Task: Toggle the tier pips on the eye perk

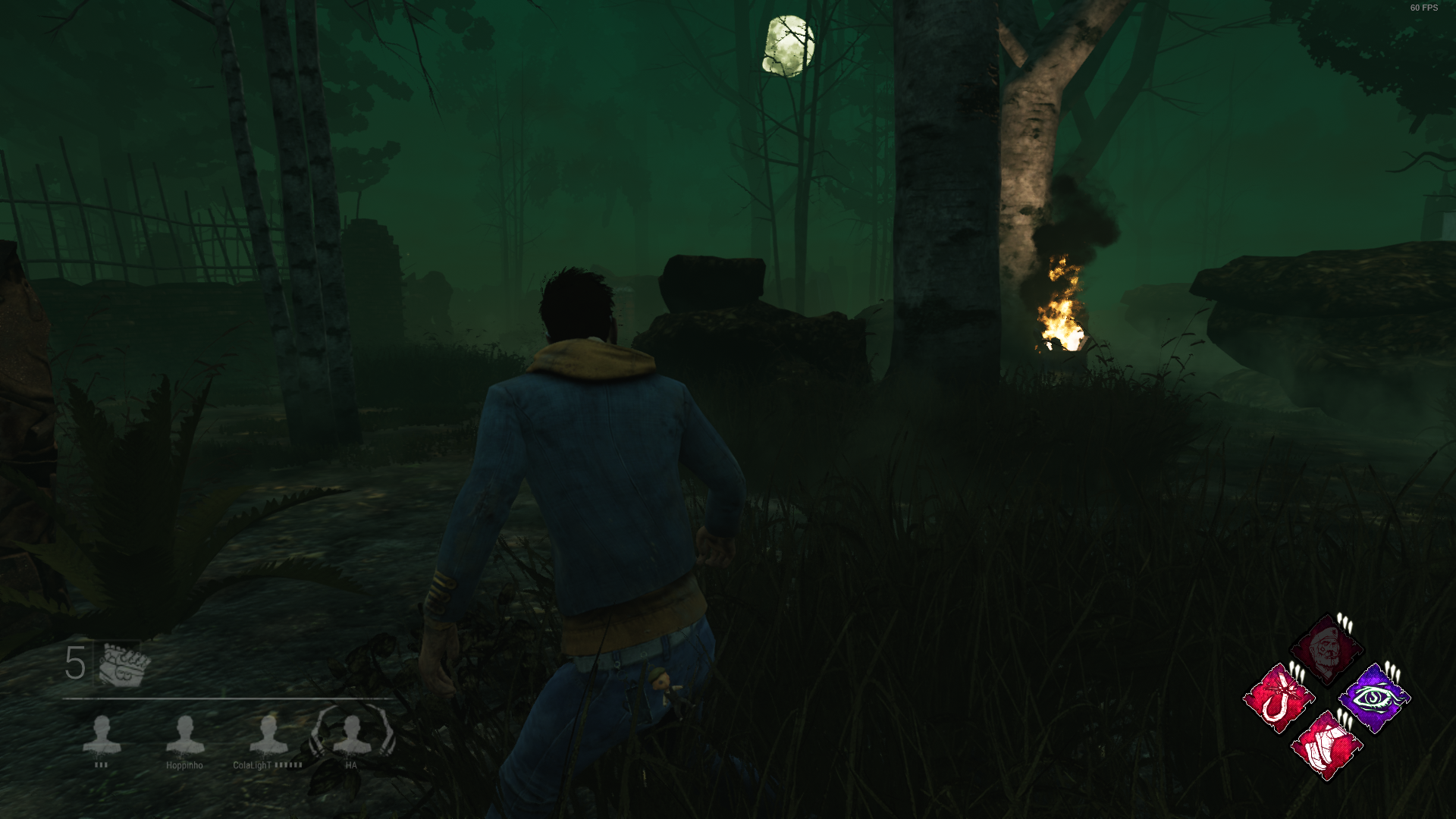Action: (x=1392, y=673)
